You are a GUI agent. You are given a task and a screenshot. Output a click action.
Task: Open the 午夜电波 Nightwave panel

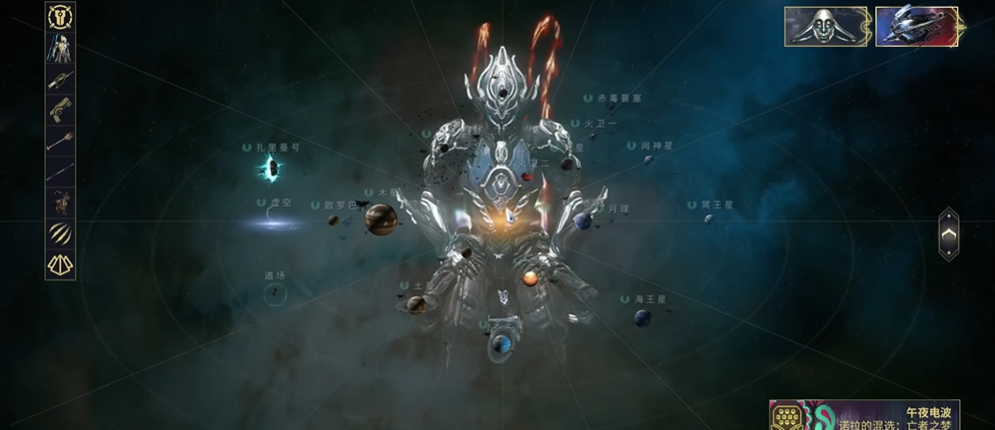[864, 416]
